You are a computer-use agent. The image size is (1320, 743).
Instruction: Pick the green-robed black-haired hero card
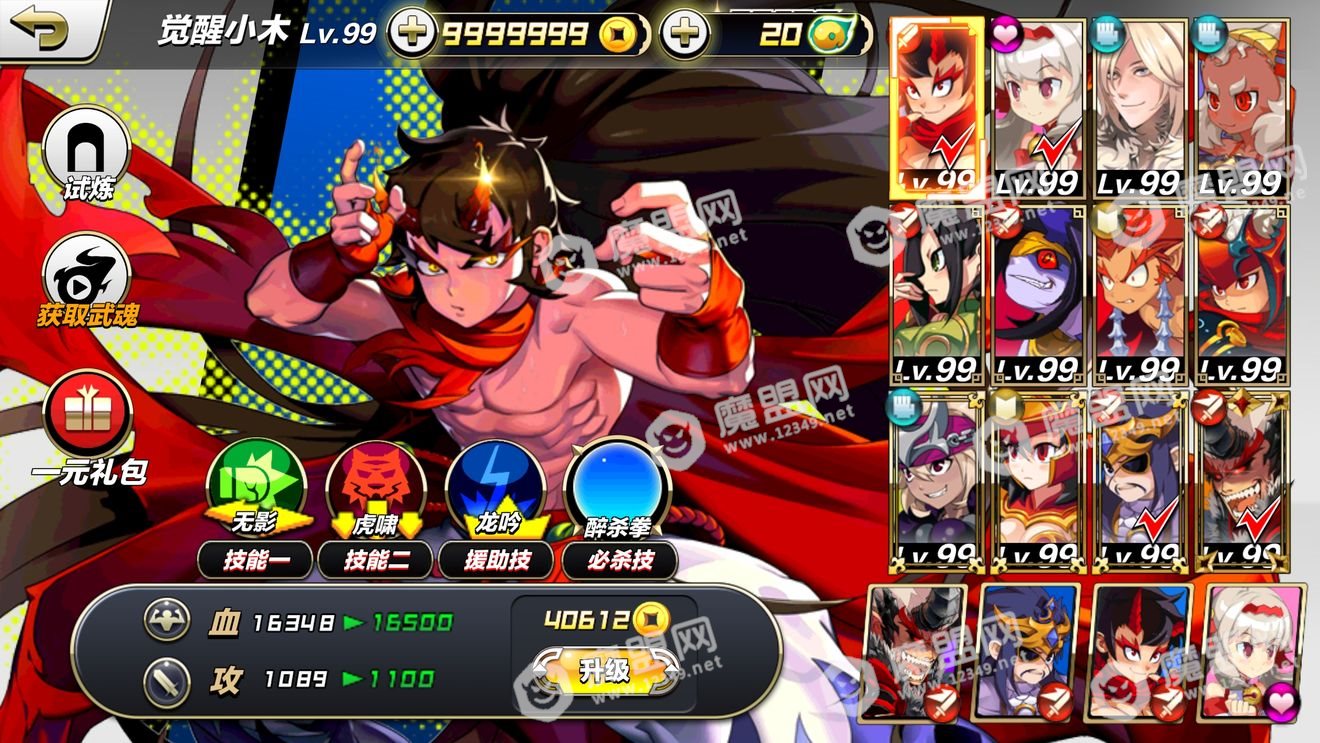936,295
